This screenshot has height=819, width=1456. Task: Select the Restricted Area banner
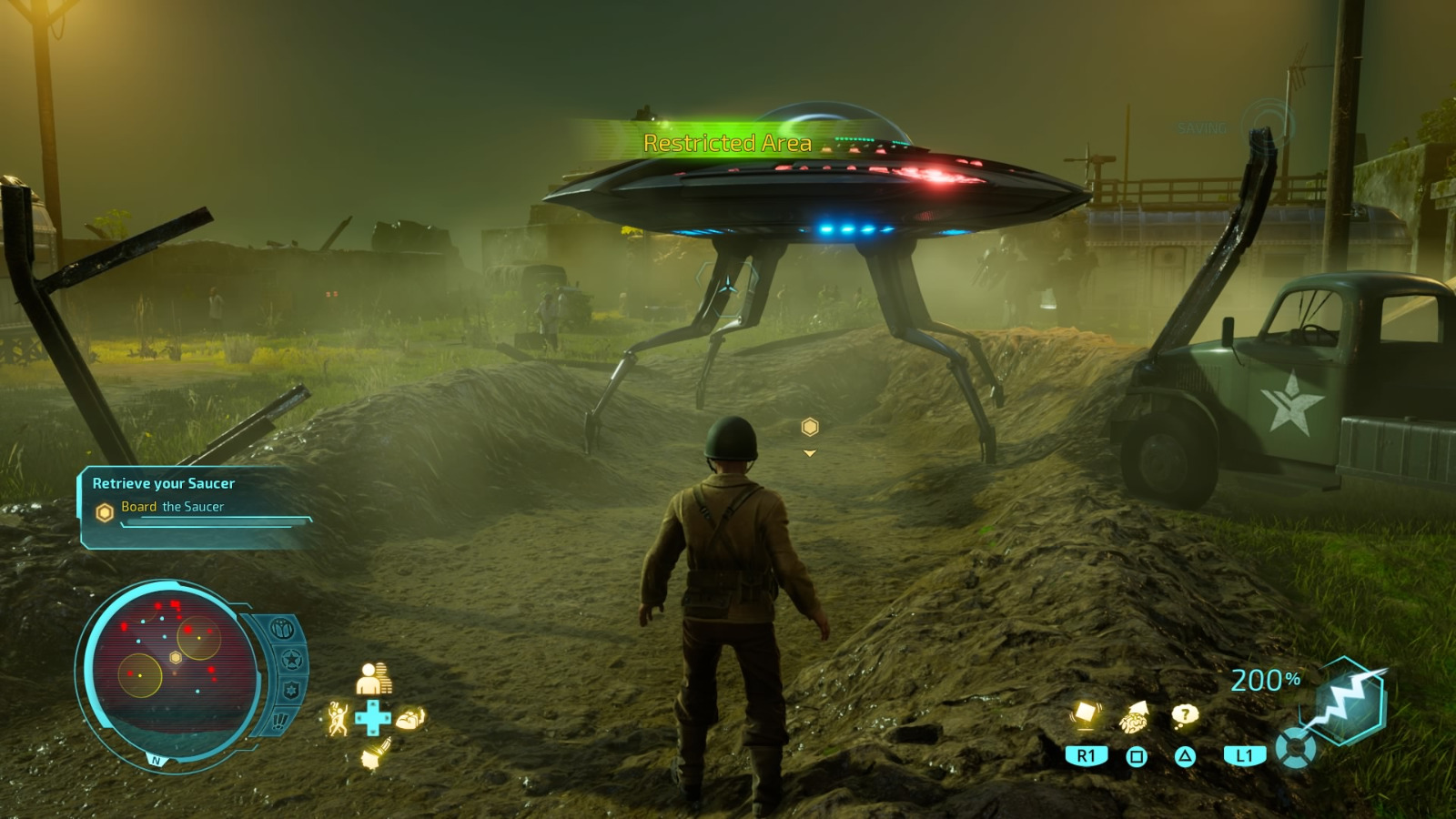(x=727, y=142)
